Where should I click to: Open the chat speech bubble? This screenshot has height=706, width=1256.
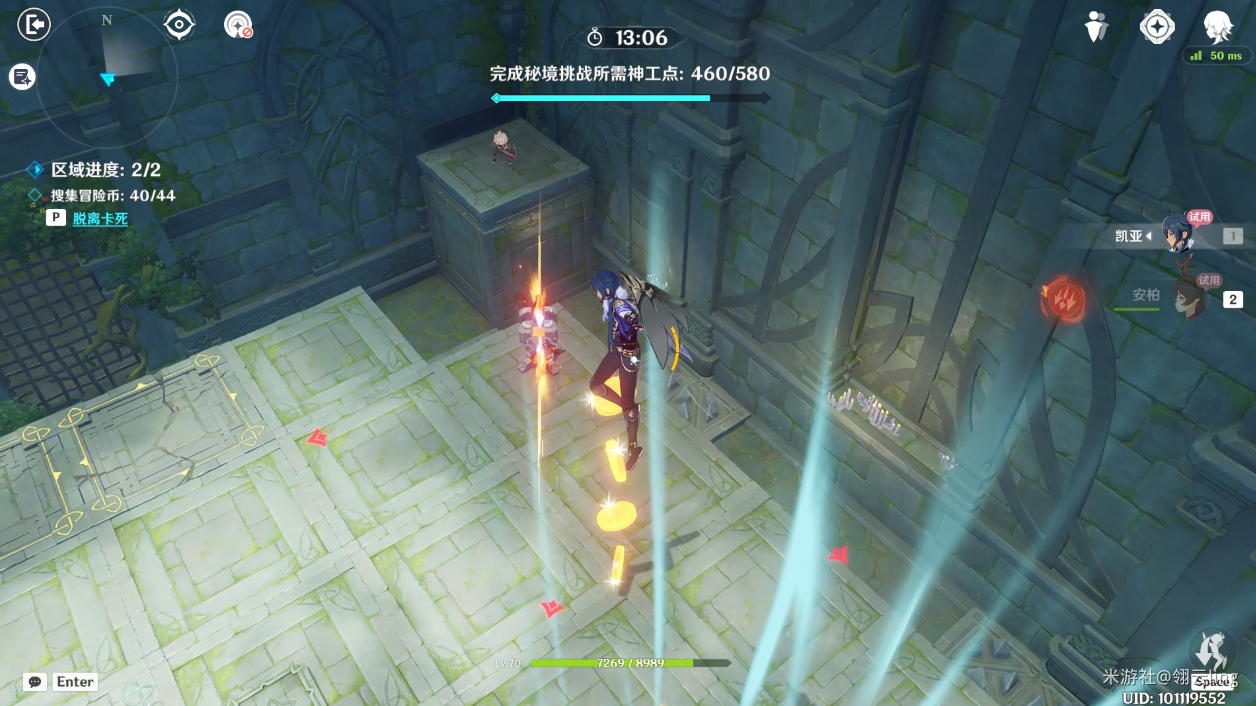[35, 682]
